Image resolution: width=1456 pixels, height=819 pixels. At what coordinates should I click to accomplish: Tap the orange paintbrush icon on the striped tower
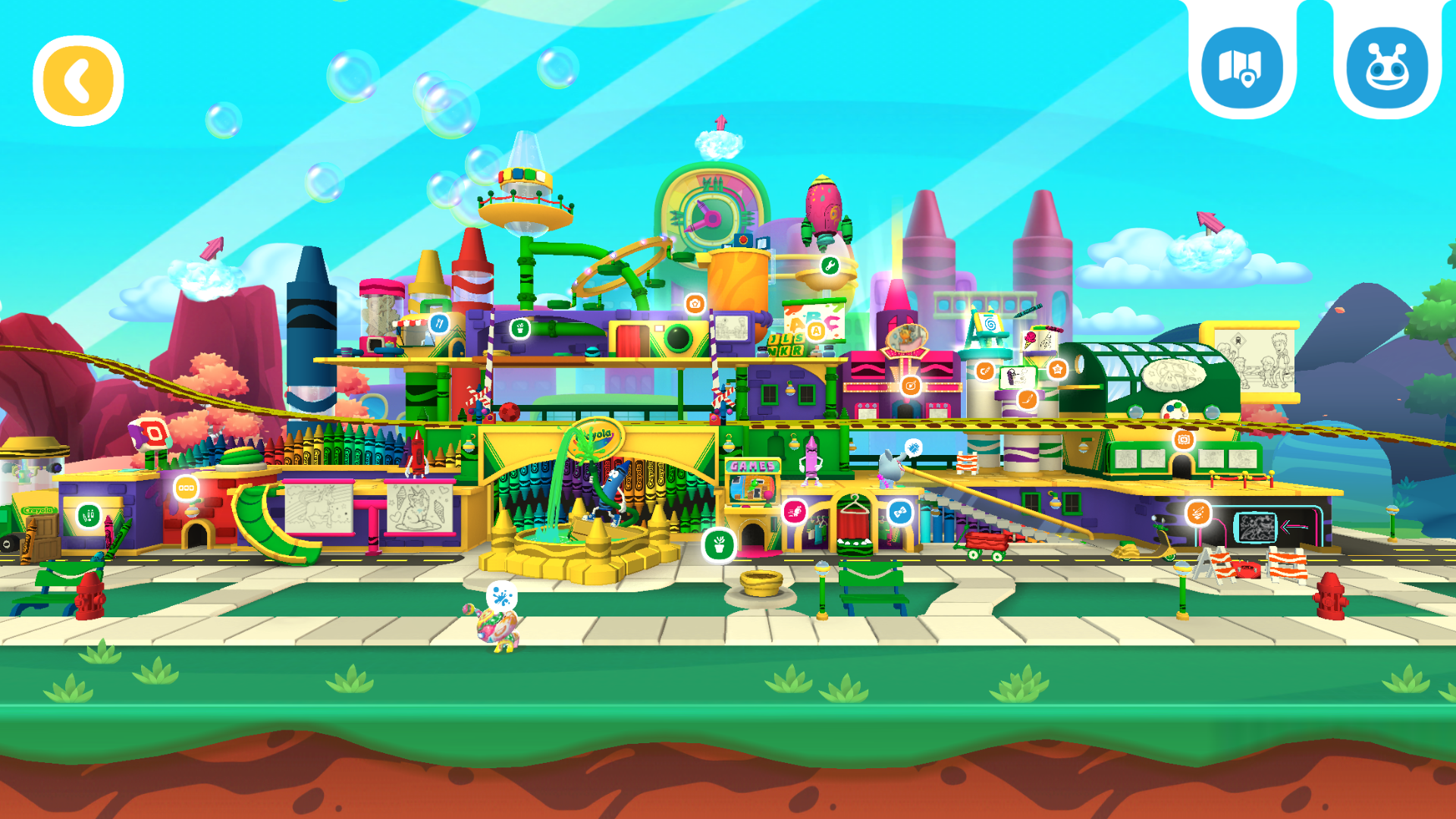[1028, 397]
